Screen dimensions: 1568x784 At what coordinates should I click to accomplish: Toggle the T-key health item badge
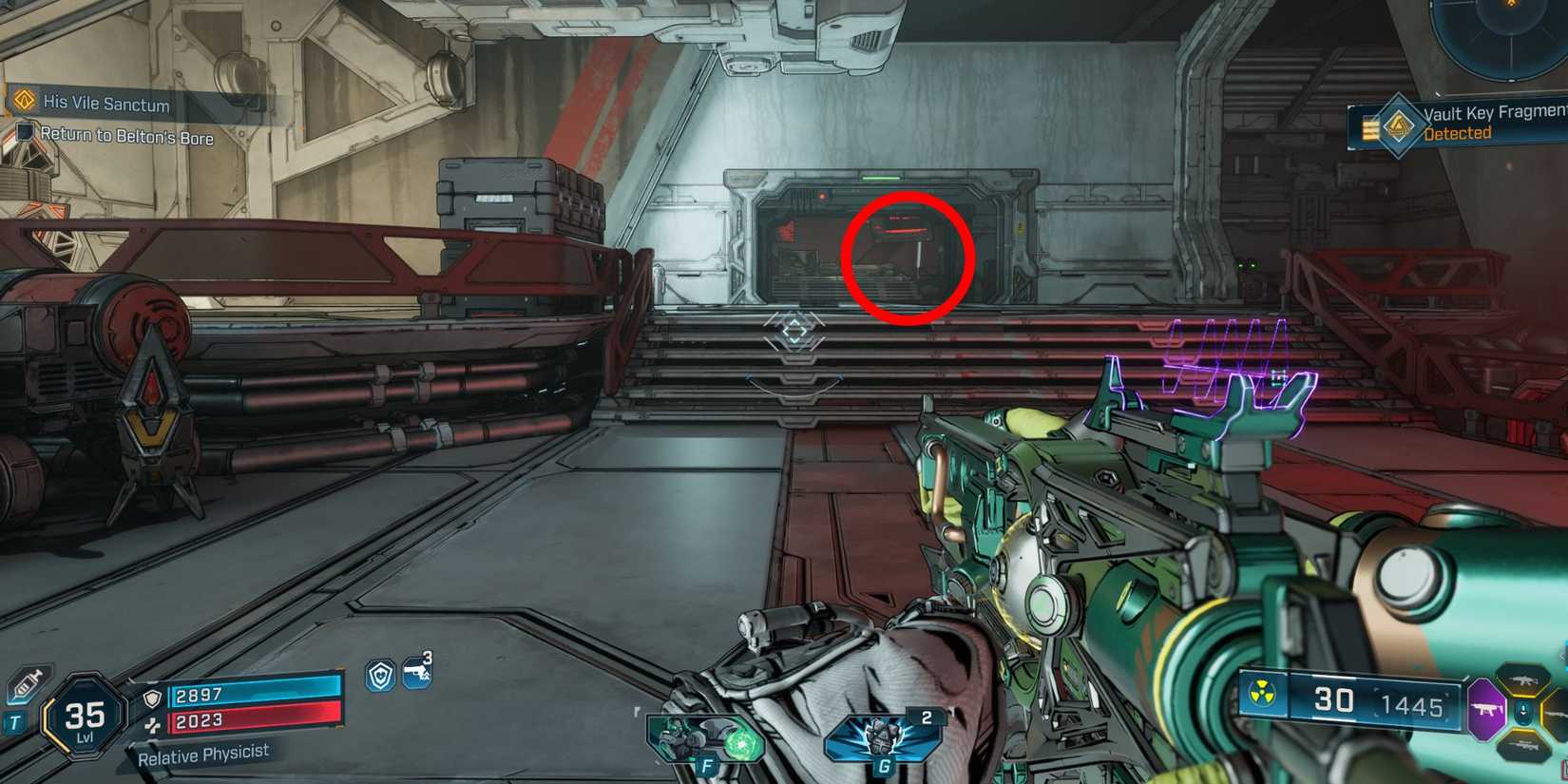click(14, 718)
